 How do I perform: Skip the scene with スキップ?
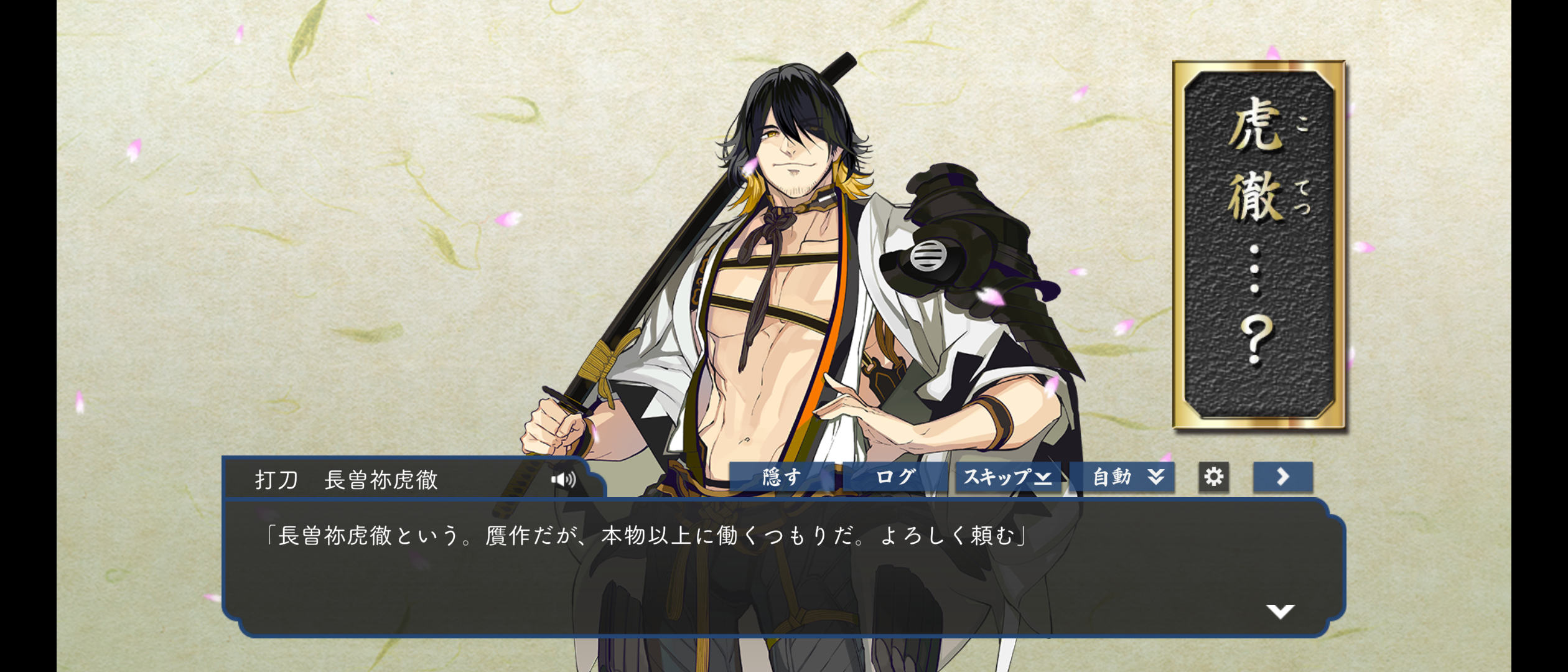click(x=1007, y=477)
